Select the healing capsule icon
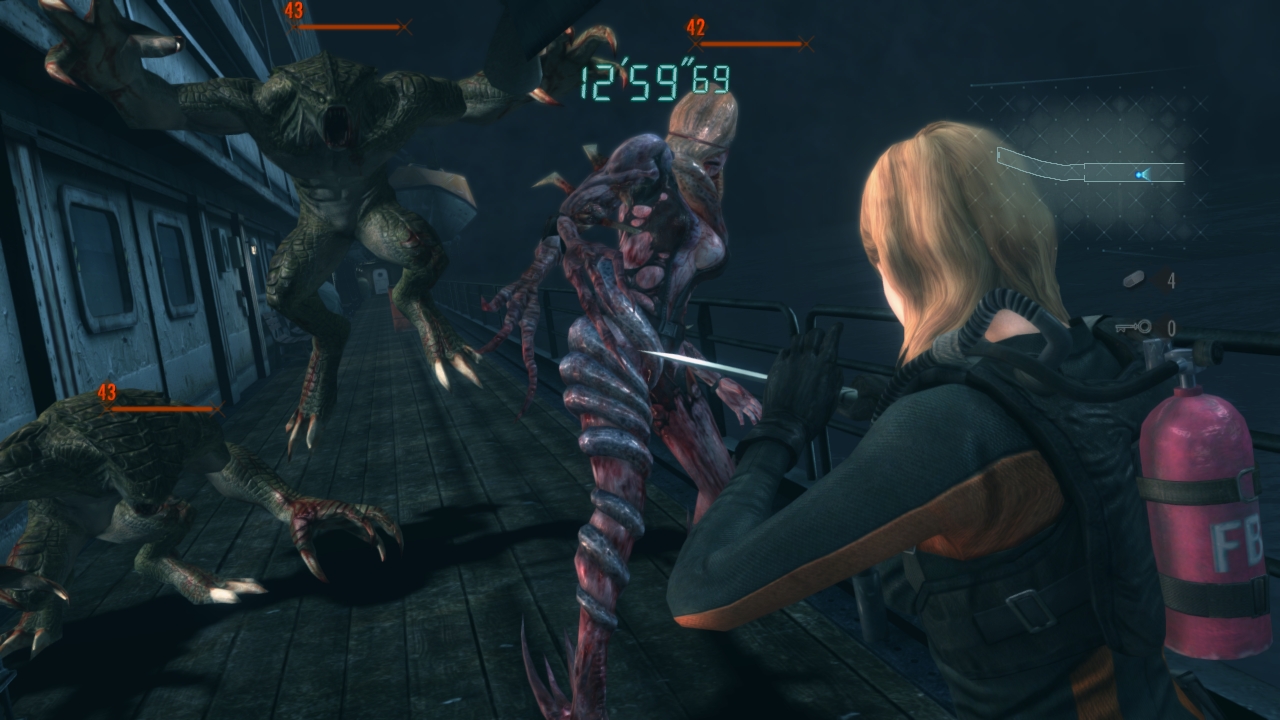Image resolution: width=1280 pixels, height=720 pixels. [x=1132, y=280]
